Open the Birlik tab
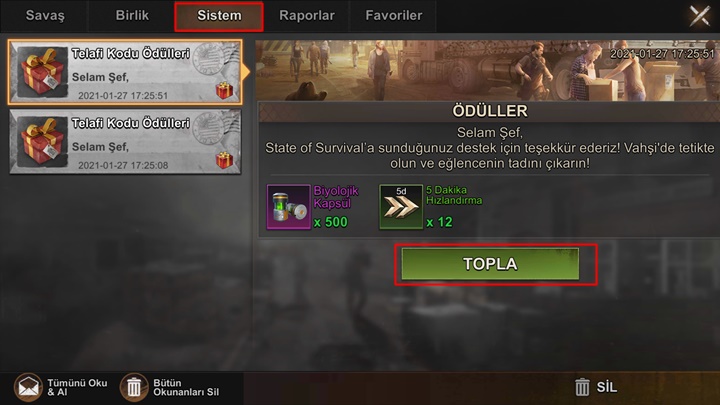720x405 pixels. pyautogui.click(x=132, y=16)
